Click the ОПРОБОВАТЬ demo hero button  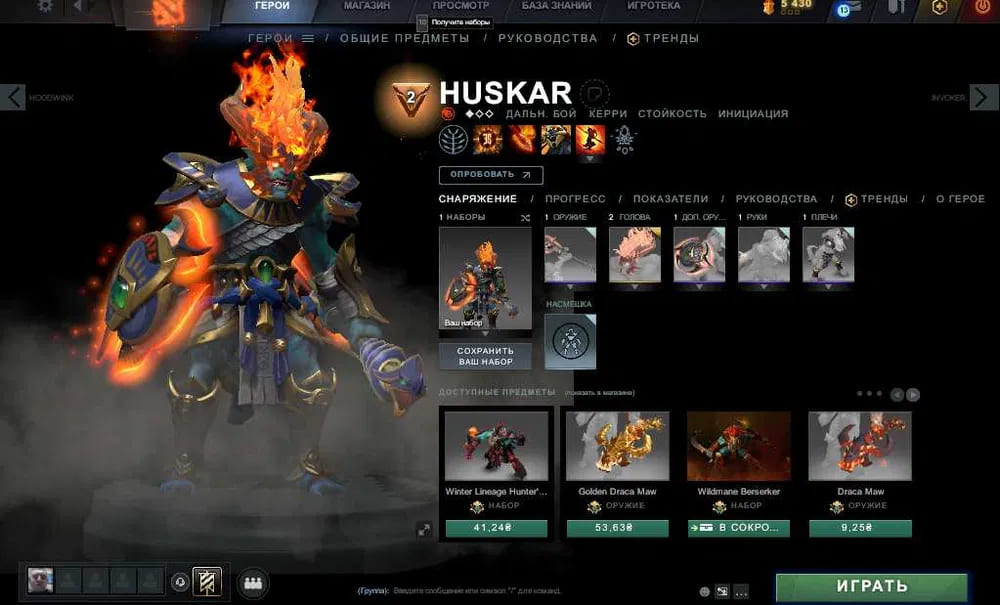point(490,175)
